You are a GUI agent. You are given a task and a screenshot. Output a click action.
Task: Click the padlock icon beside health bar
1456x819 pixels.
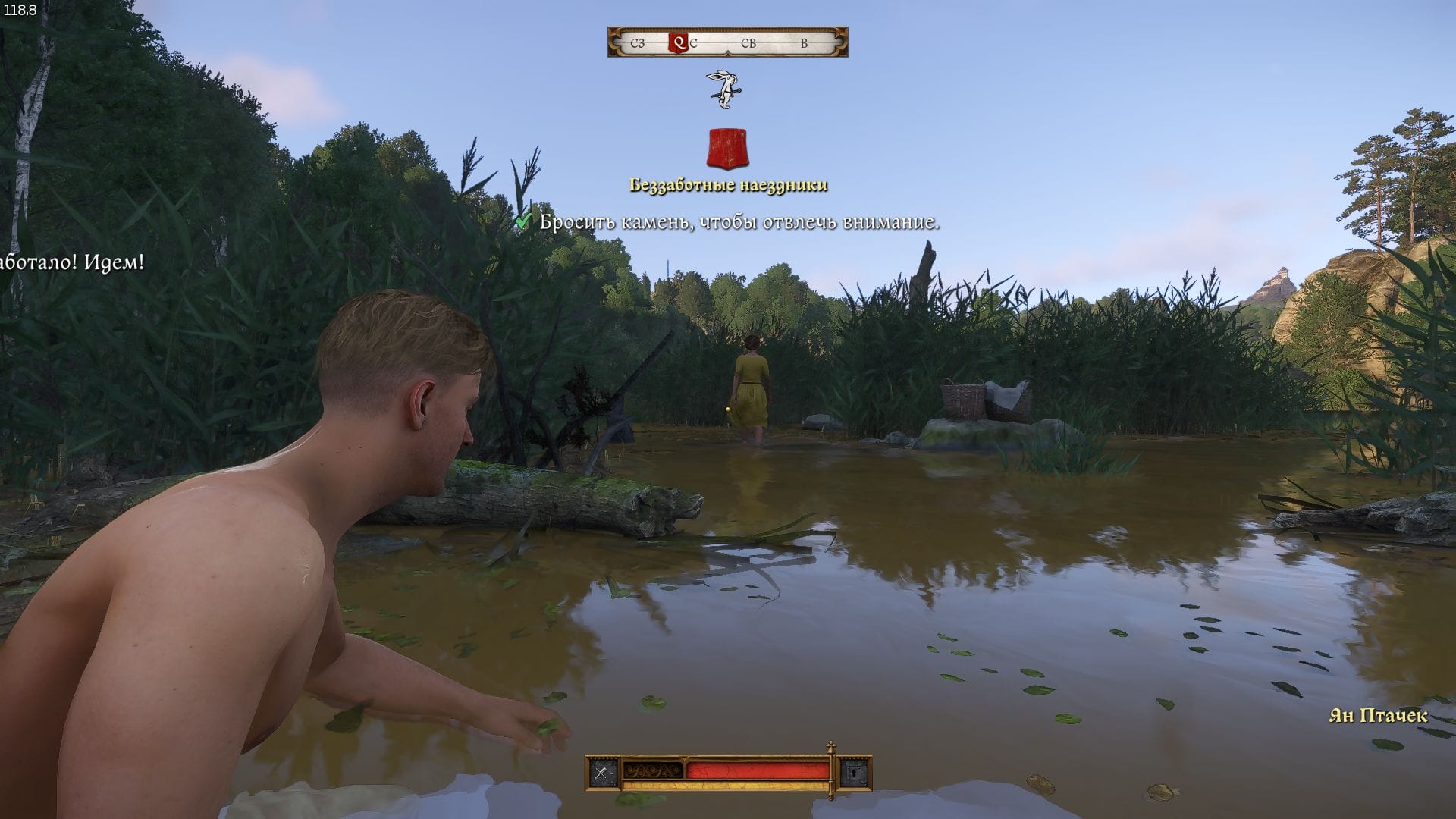pyautogui.click(x=854, y=773)
